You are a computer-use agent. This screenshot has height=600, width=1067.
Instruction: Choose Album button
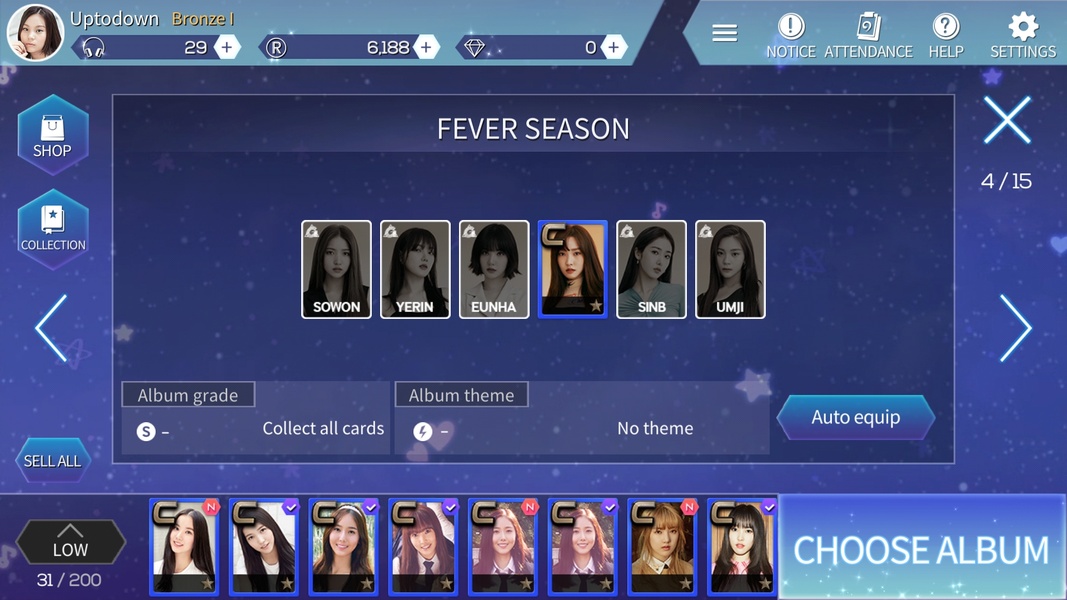tap(920, 549)
